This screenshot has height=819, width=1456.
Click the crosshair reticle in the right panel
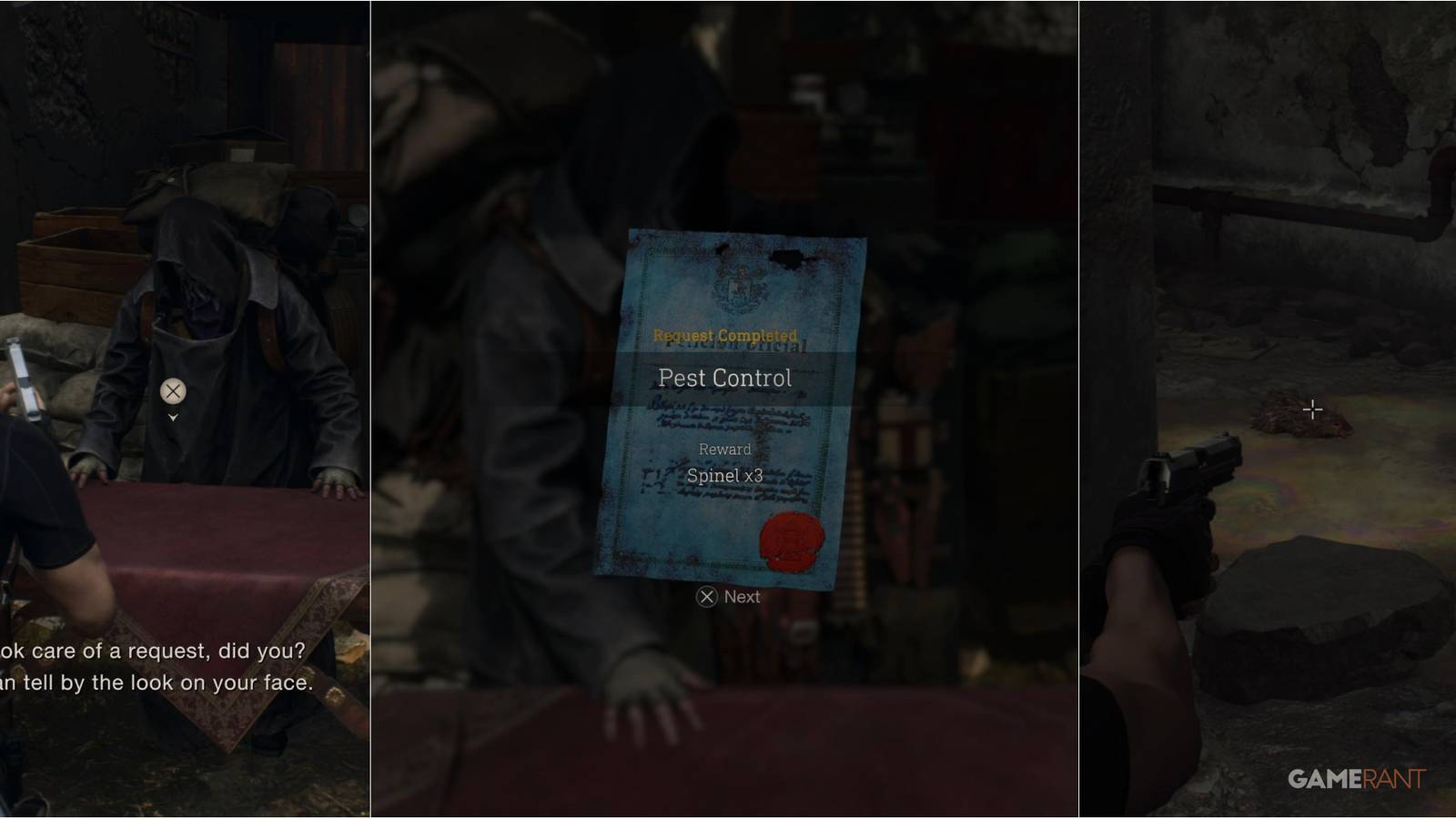click(x=1313, y=409)
